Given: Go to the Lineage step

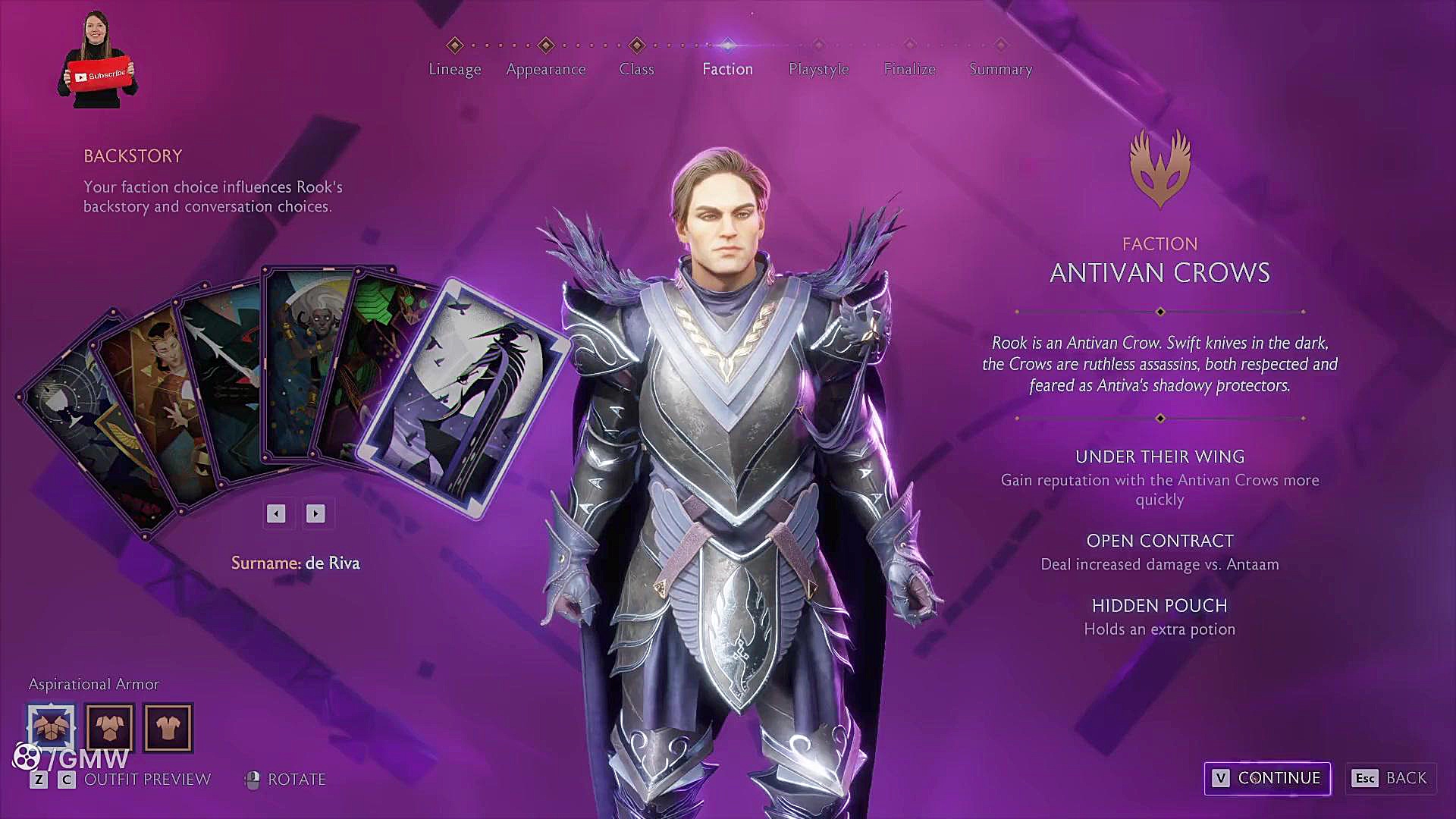Looking at the screenshot, I should pos(454,68).
